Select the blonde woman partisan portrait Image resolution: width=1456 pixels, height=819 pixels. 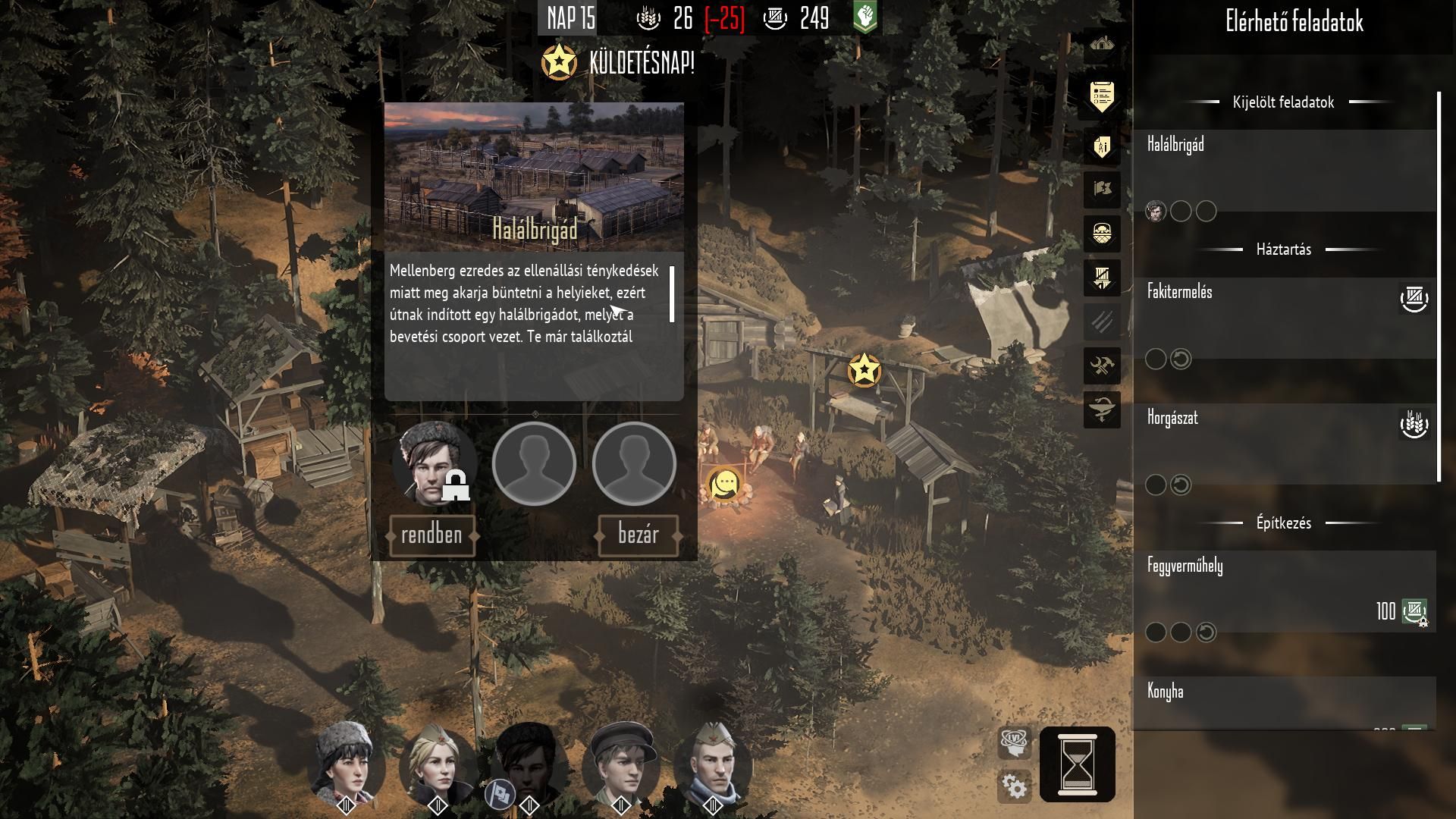tap(438, 764)
